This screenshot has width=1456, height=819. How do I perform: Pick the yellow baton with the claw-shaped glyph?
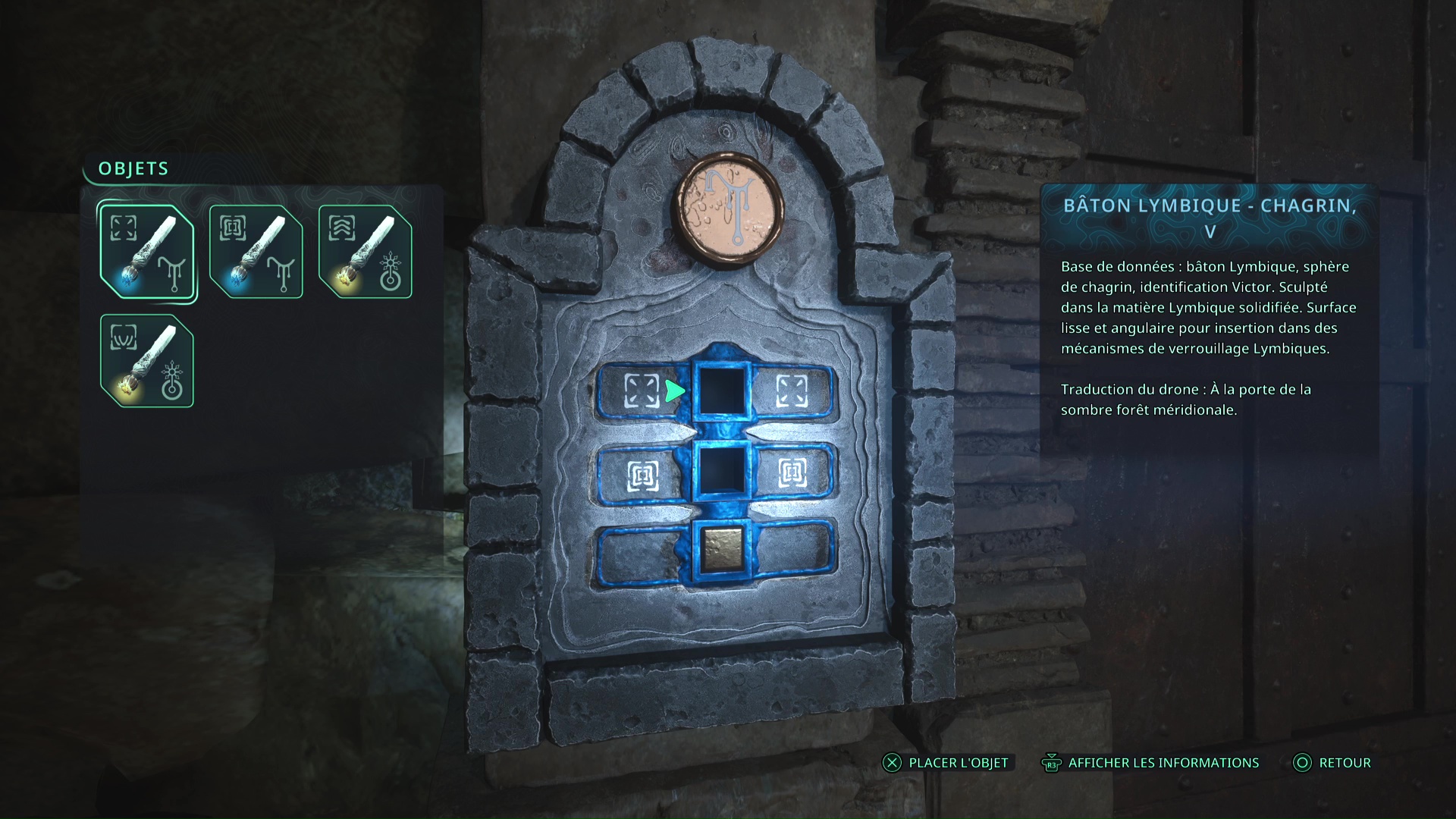pyautogui.click(x=147, y=361)
